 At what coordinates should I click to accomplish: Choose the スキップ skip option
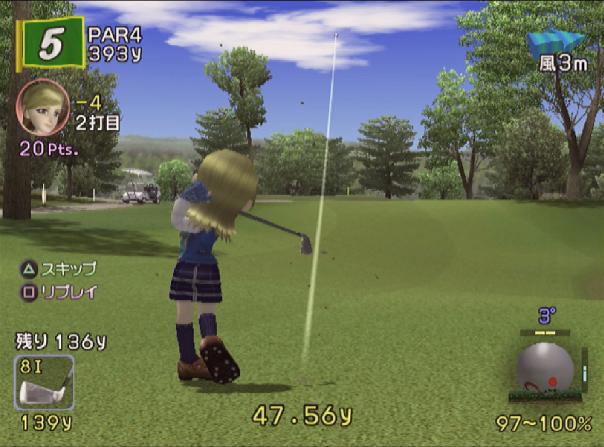click(x=60, y=268)
